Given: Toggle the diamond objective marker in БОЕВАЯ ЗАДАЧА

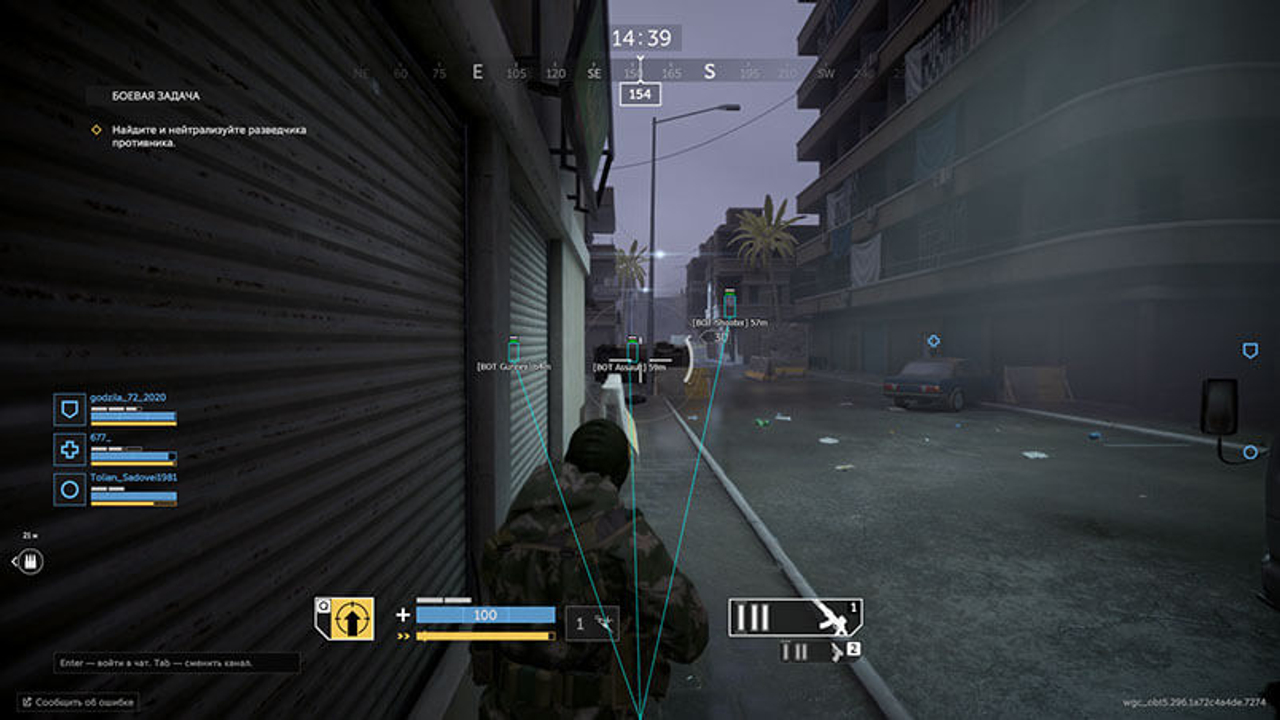Looking at the screenshot, I should click(x=96, y=128).
